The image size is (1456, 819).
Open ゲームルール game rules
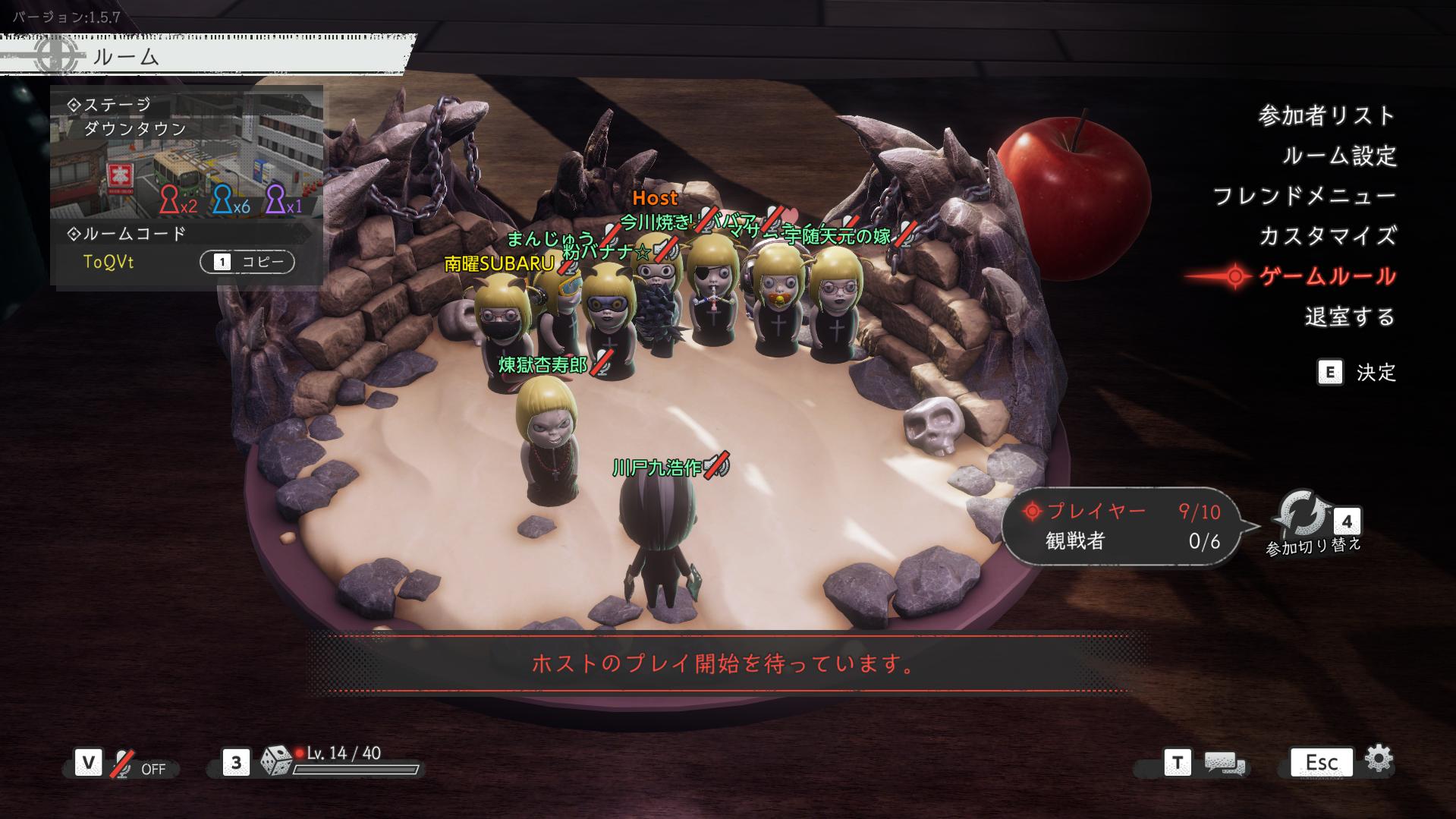pyautogui.click(x=1327, y=276)
